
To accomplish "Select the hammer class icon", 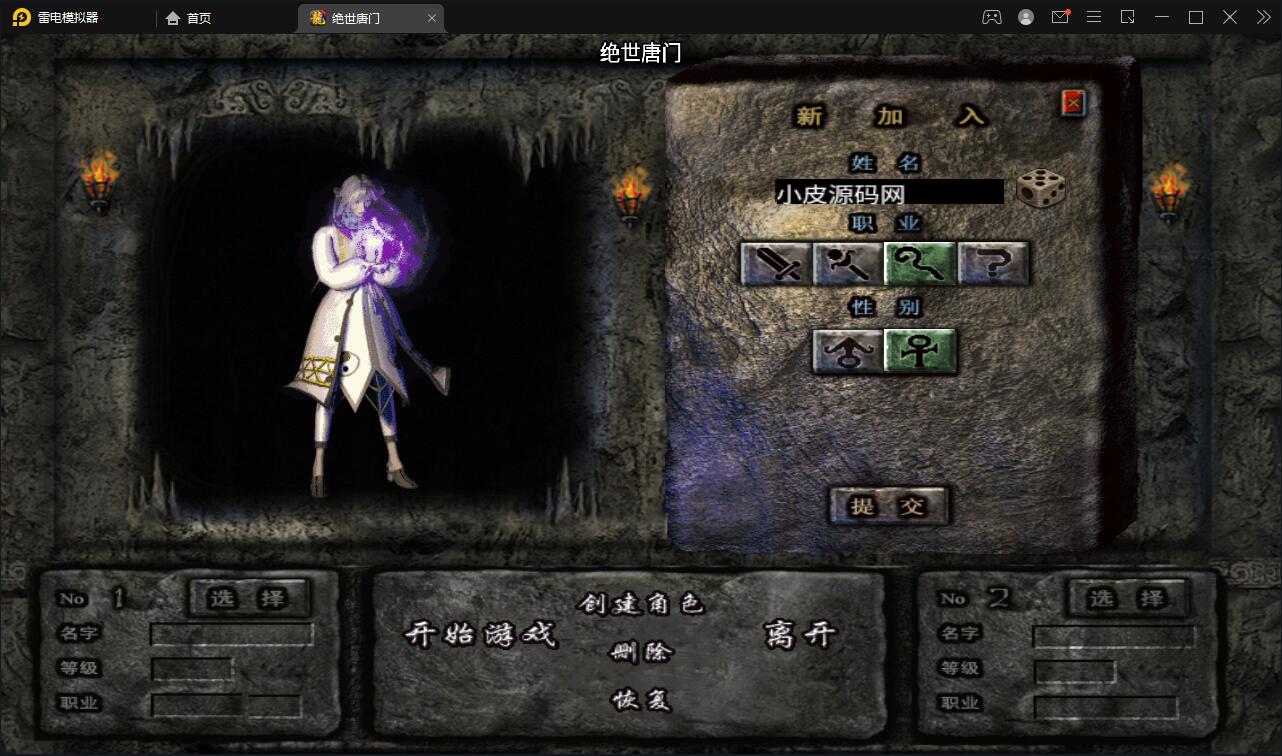I will 848,263.
